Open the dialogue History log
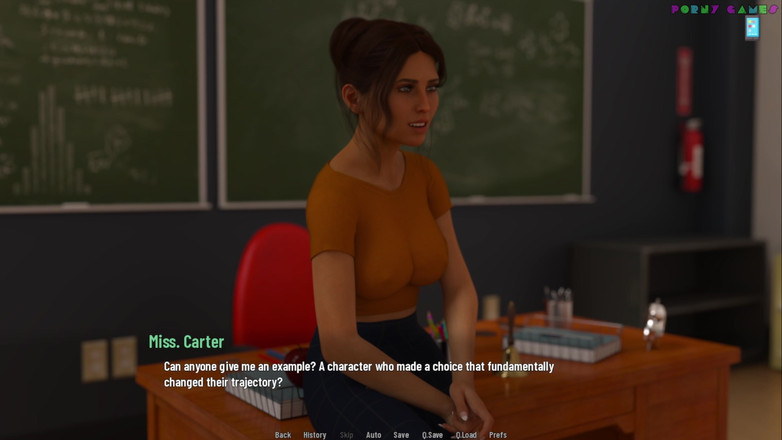 pos(315,435)
